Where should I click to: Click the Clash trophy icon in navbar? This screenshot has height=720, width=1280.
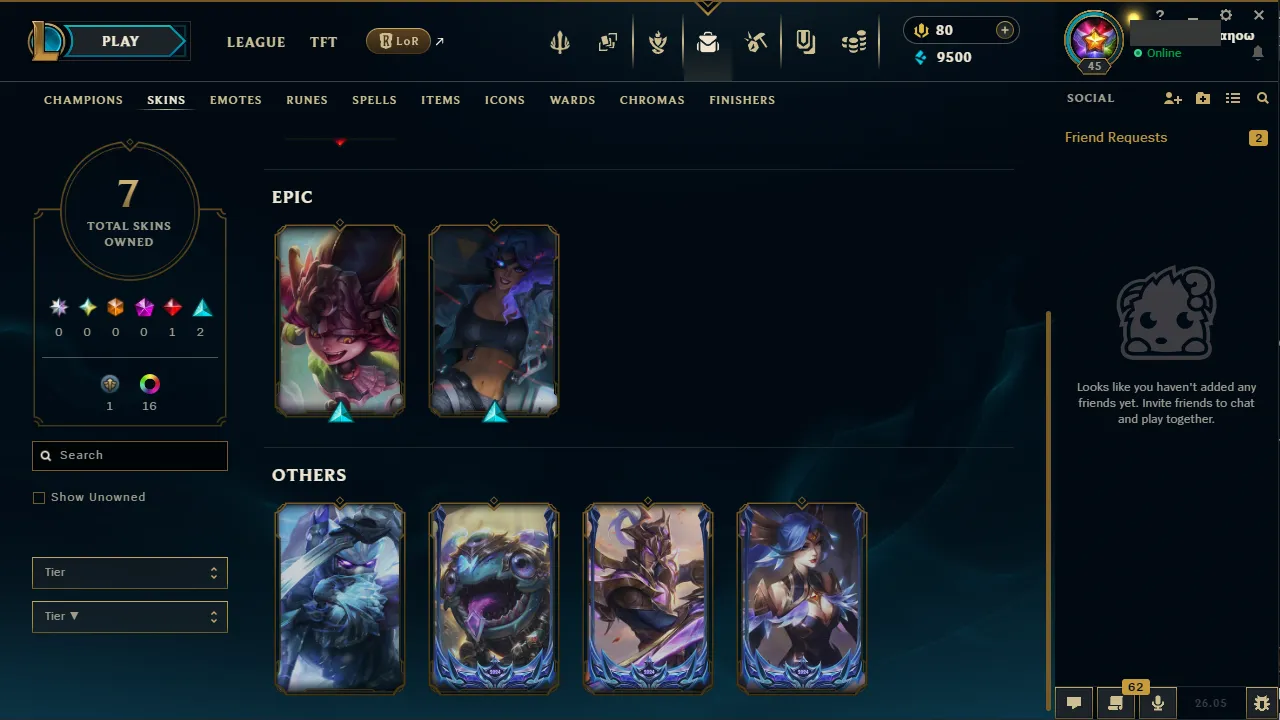pos(658,41)
